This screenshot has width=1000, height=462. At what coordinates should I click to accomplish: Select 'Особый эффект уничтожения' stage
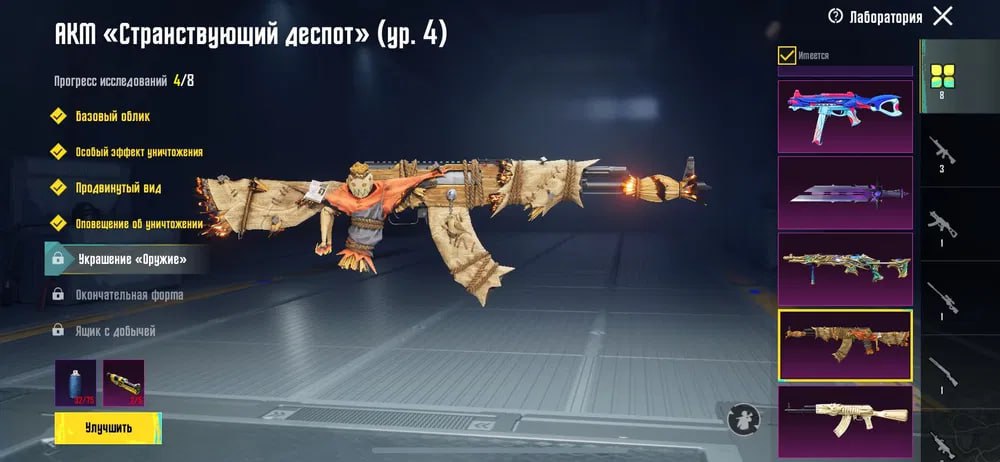[138, 152]
